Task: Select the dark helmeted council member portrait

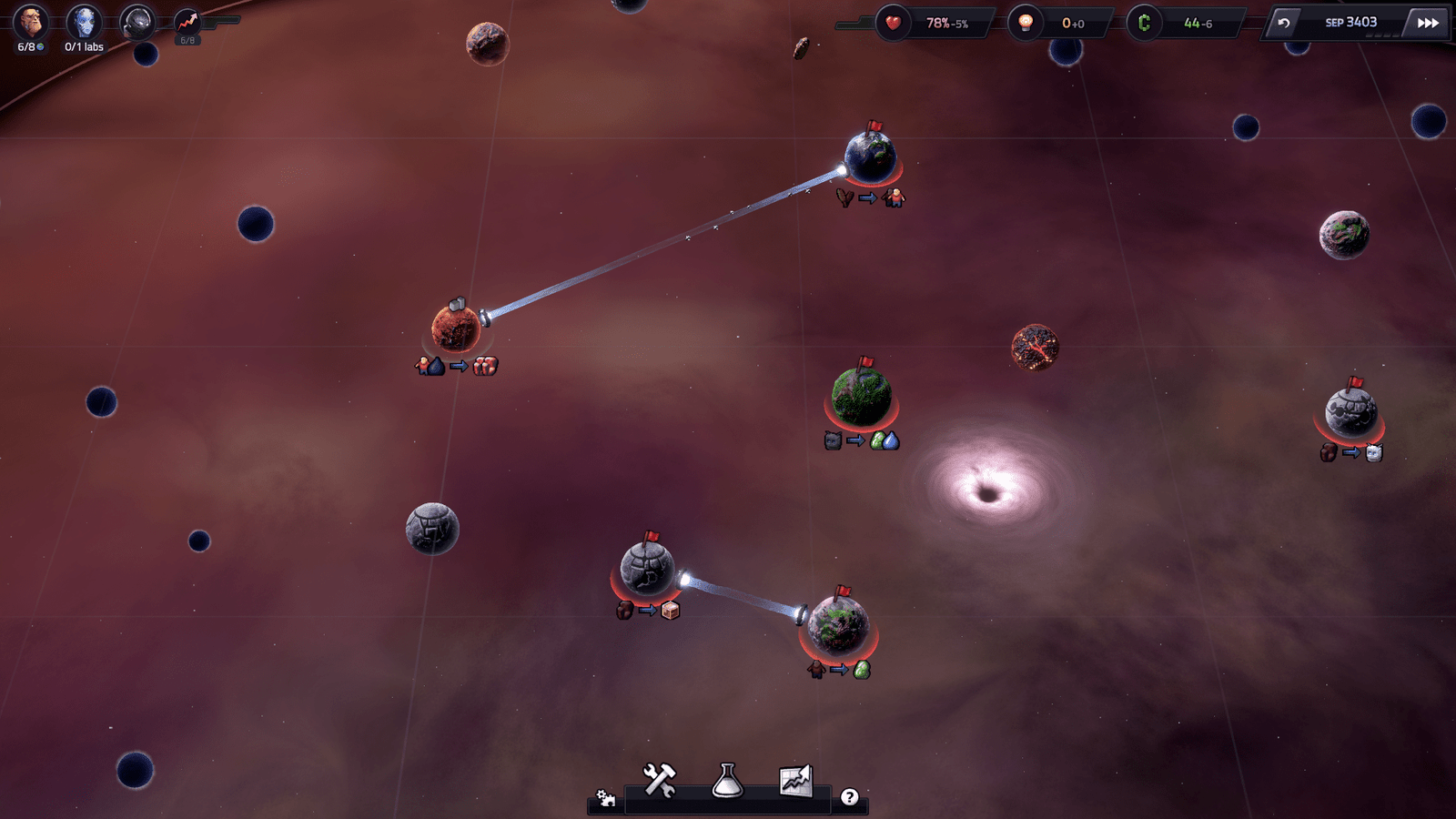Action: (x=137, y=22)
